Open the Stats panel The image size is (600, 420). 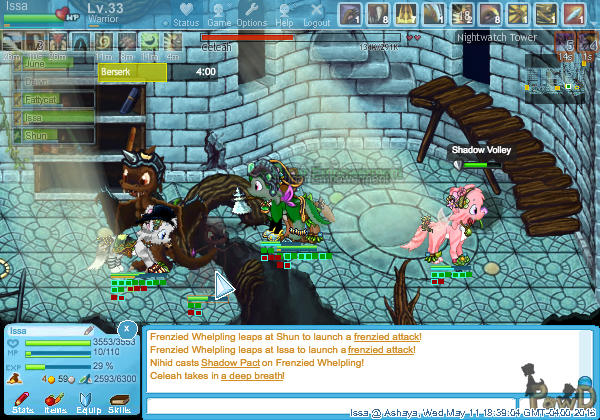pos(22,402)
